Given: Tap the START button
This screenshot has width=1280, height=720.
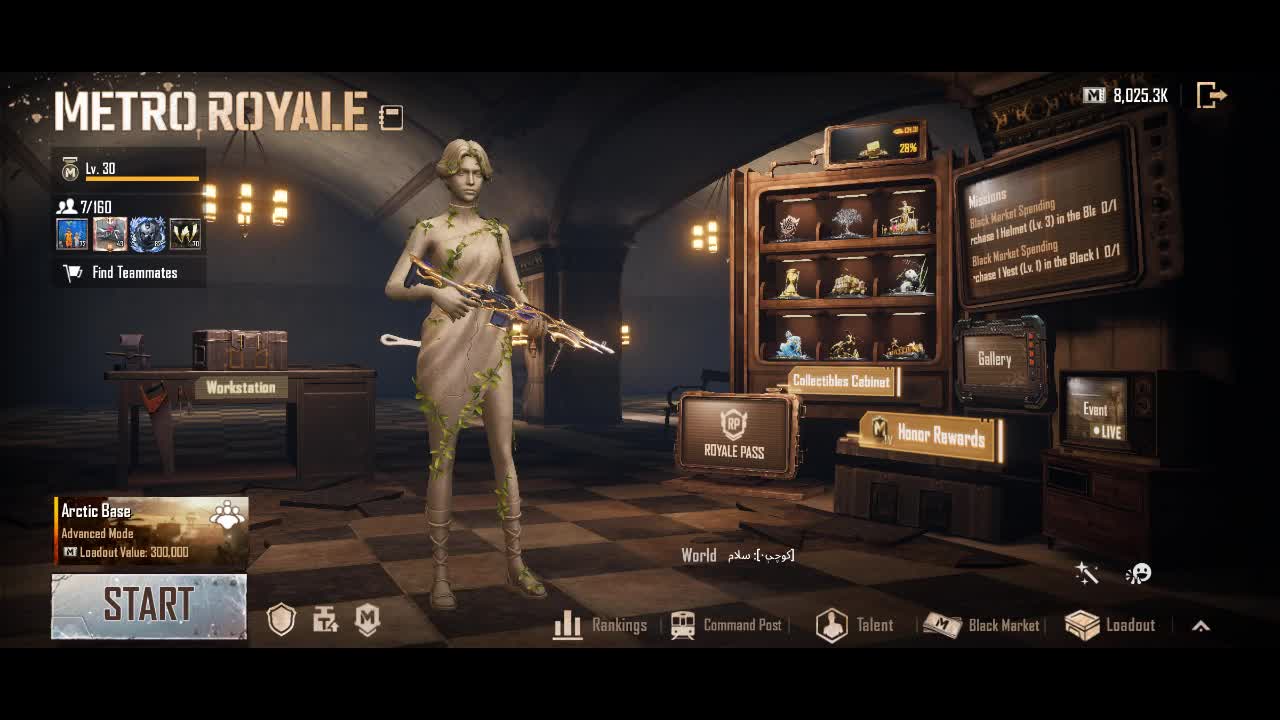Looking at the screenshot, I should tap(149, 606).
